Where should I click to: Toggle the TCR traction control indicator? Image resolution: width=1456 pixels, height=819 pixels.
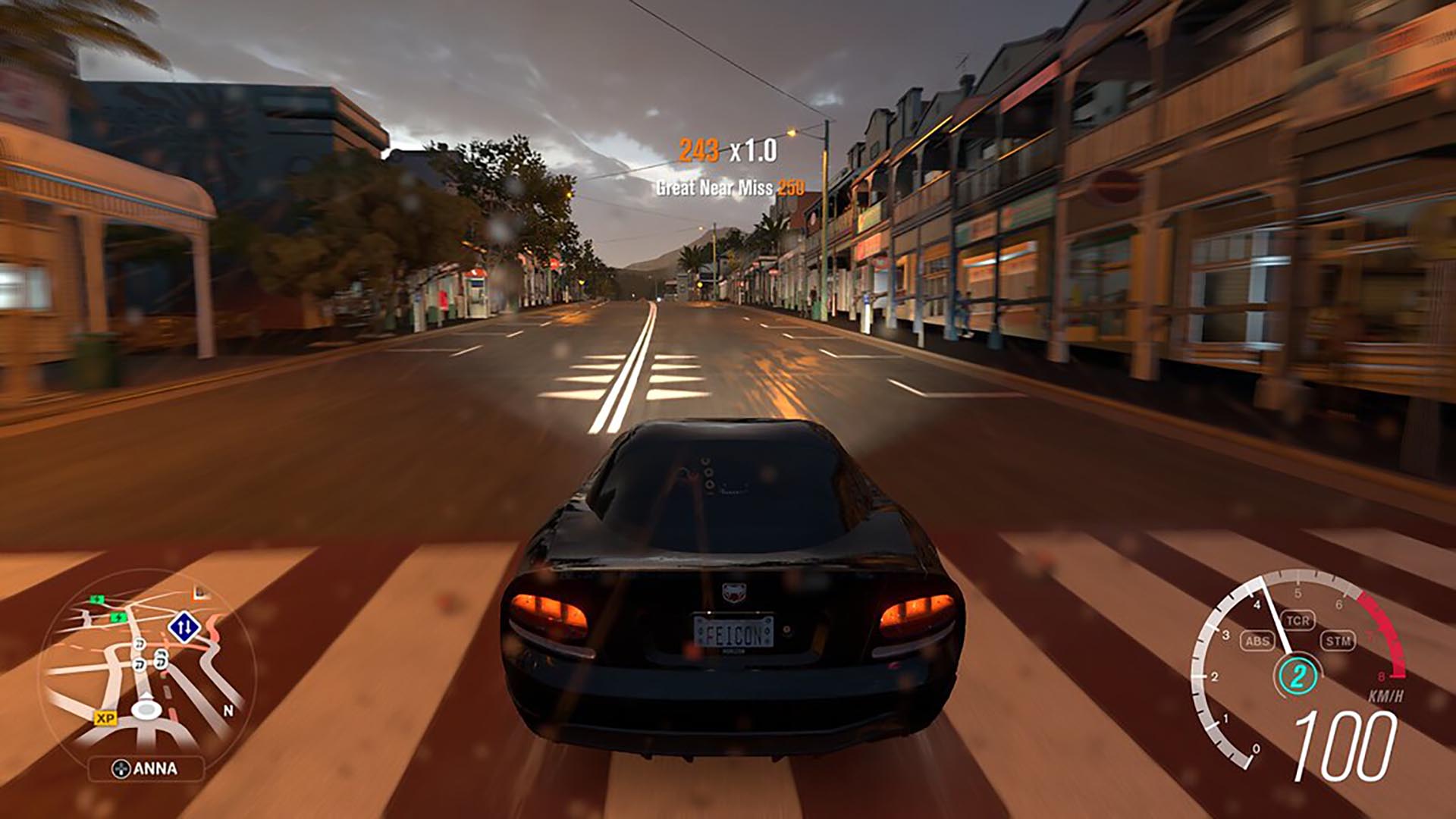point(1298,620)
